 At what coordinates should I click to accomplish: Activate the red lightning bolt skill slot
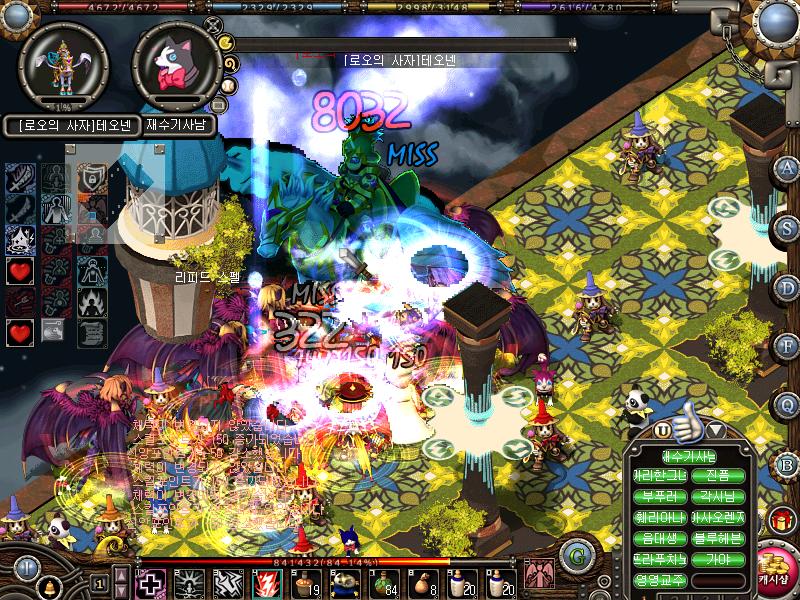point(264,583)
